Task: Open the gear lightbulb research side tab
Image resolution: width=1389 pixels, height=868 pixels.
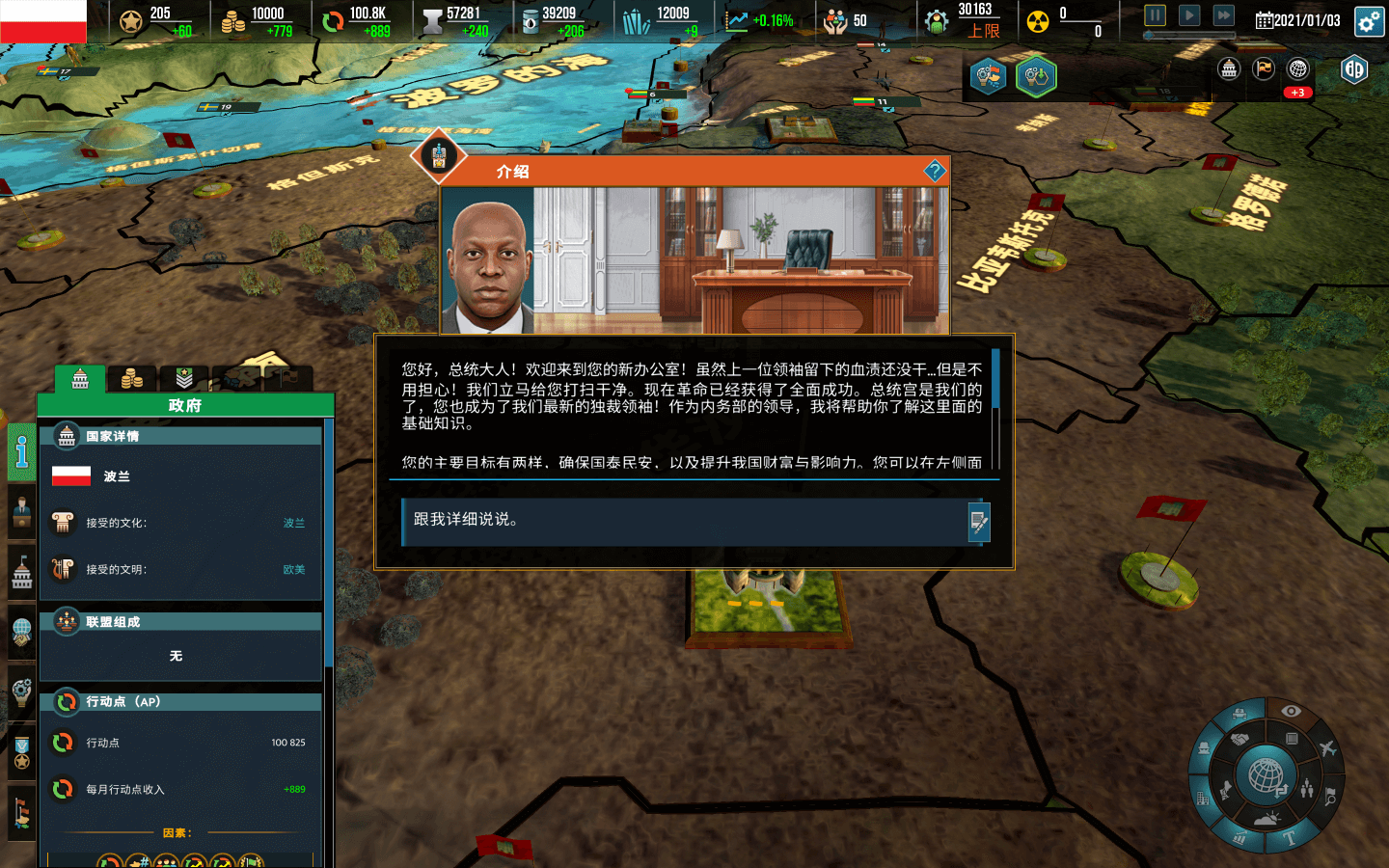Action: pos(21,692)
